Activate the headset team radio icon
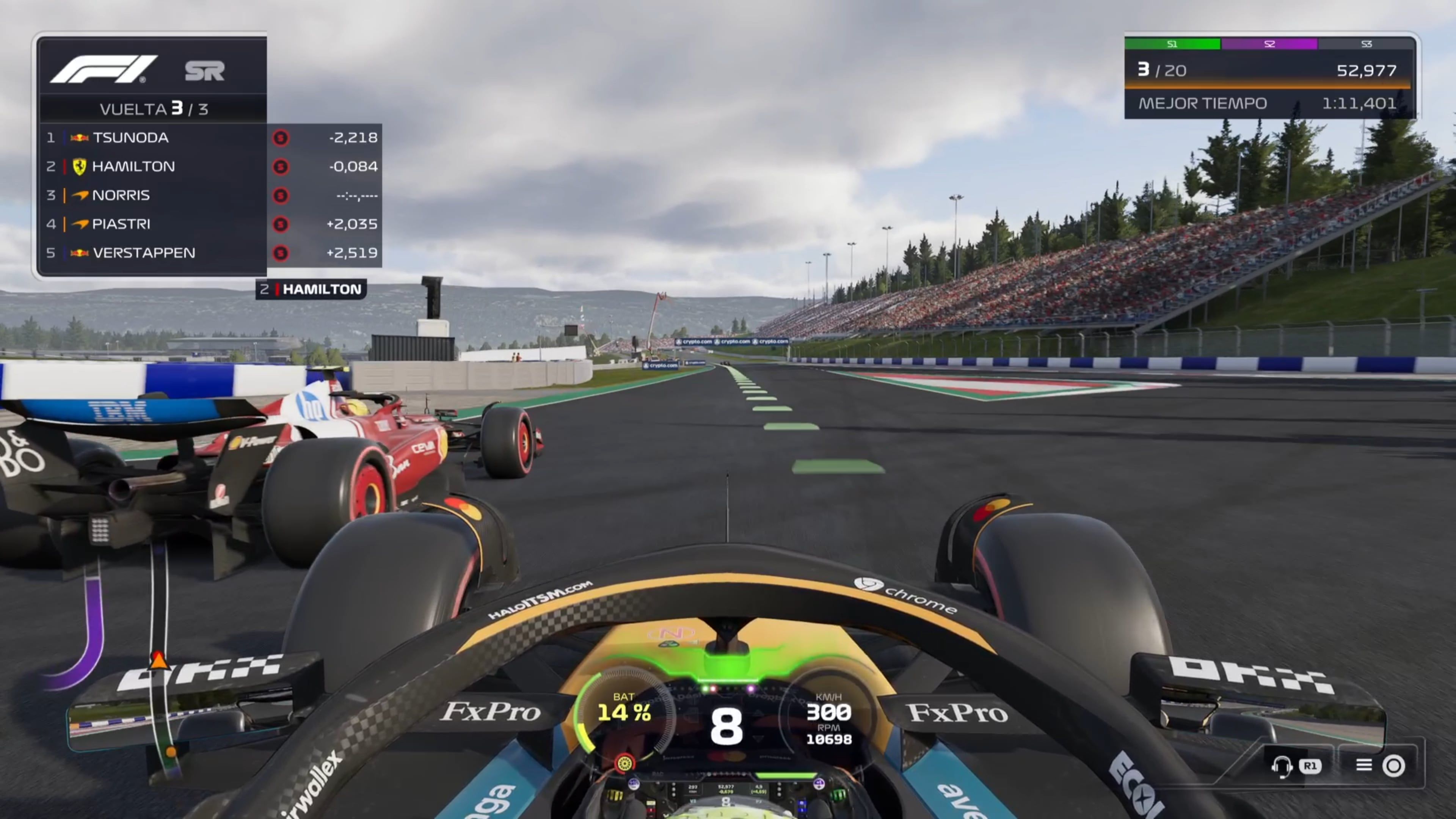The width and height of the screenshot is (1456, 819). (1281, 766)
